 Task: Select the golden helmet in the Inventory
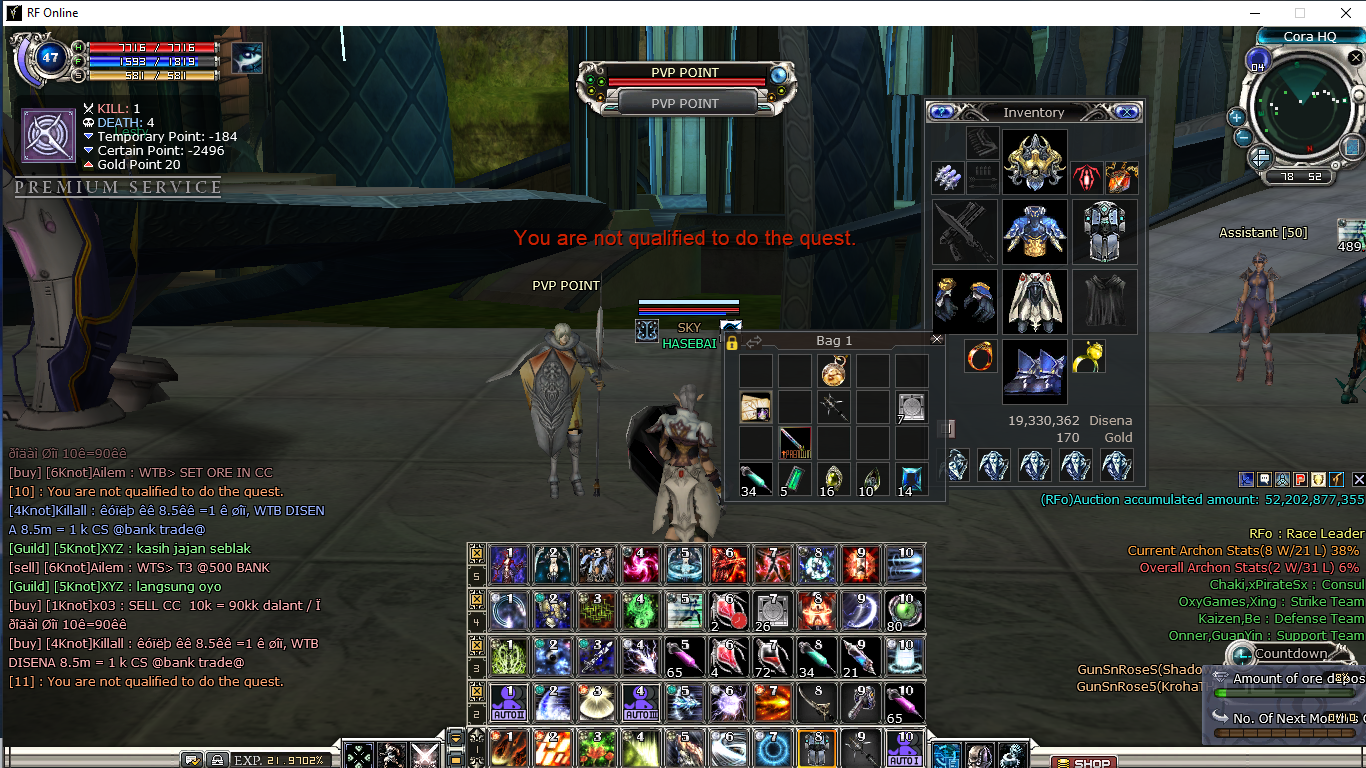(x=1034, y=160)
